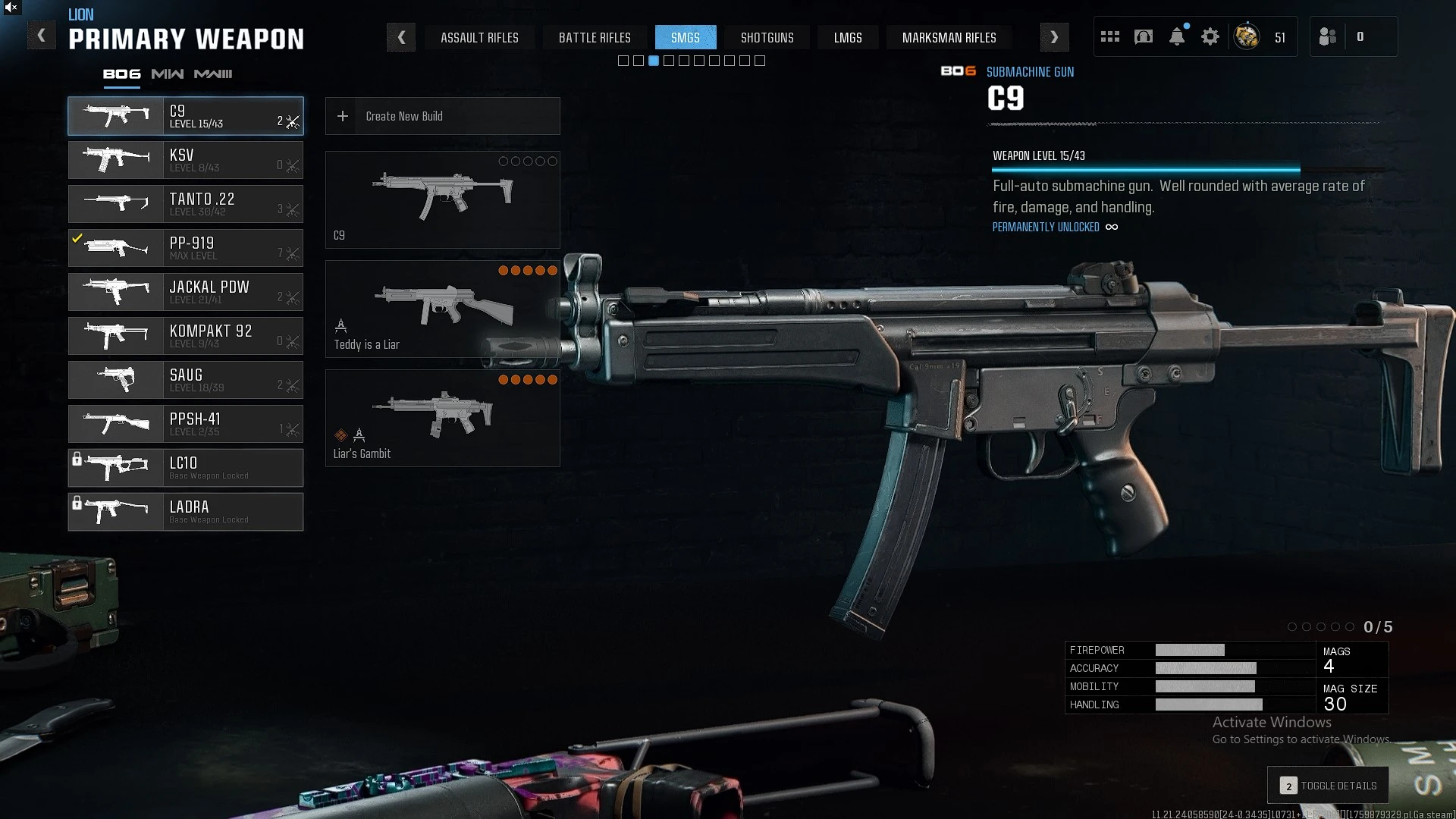This screenshot has height=819, width=1456.
Task: Select the Shotguns tab
Action: (767, 37)
